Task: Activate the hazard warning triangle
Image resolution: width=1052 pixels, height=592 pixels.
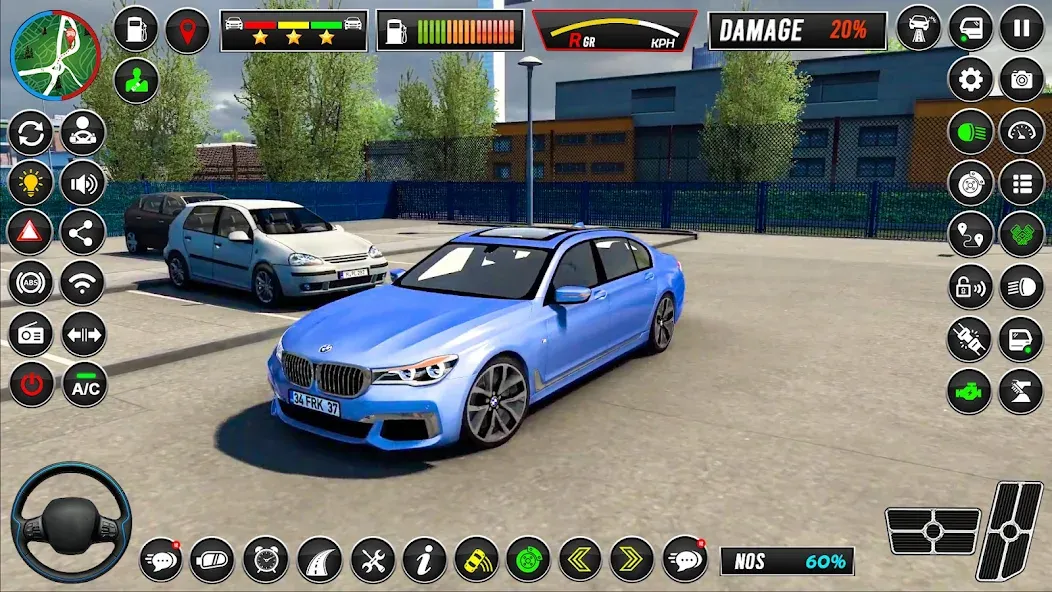Action: [x=30, y=232]
